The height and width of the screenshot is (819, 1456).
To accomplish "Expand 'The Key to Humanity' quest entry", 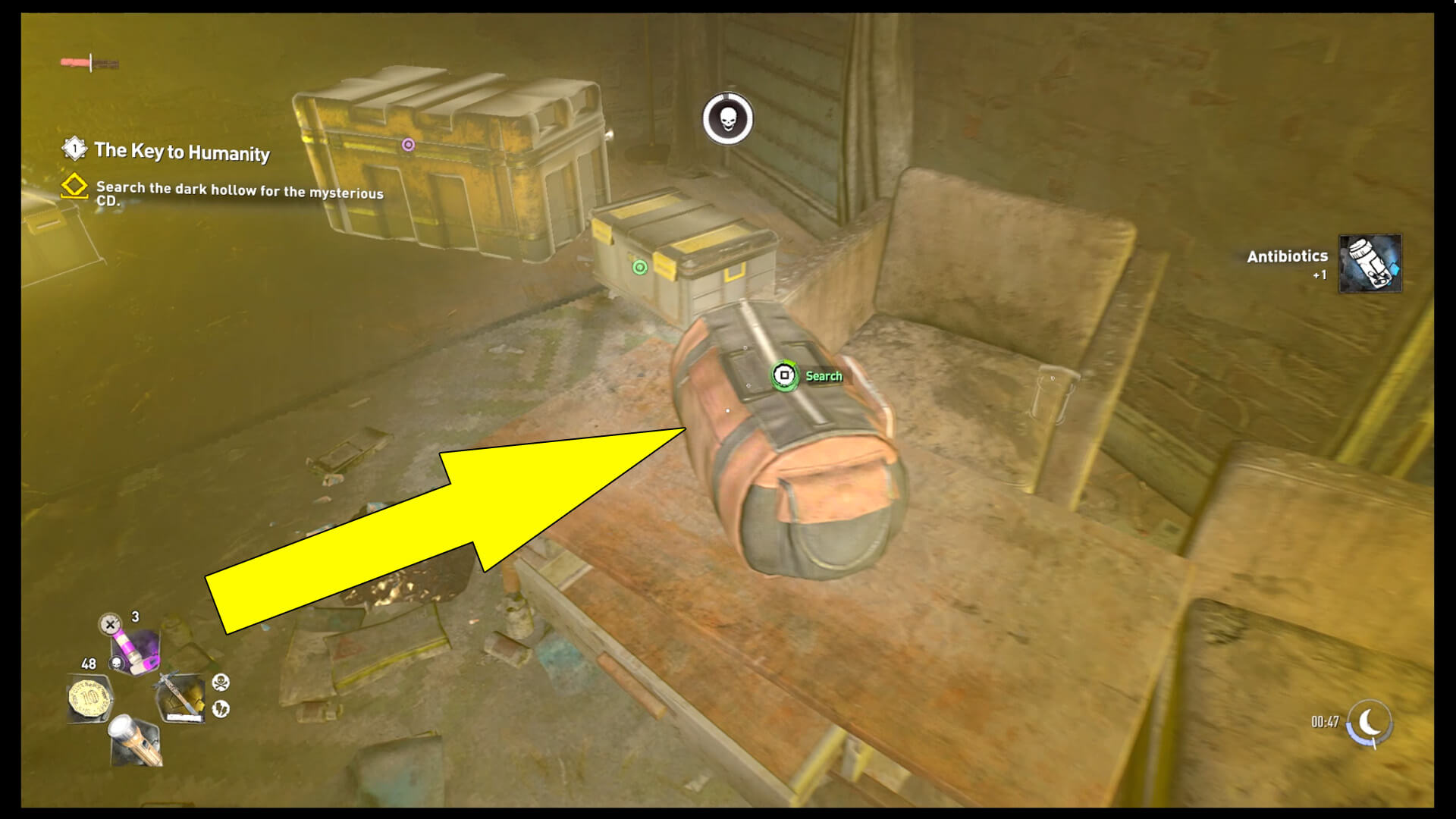I will (x=182, y=152).
